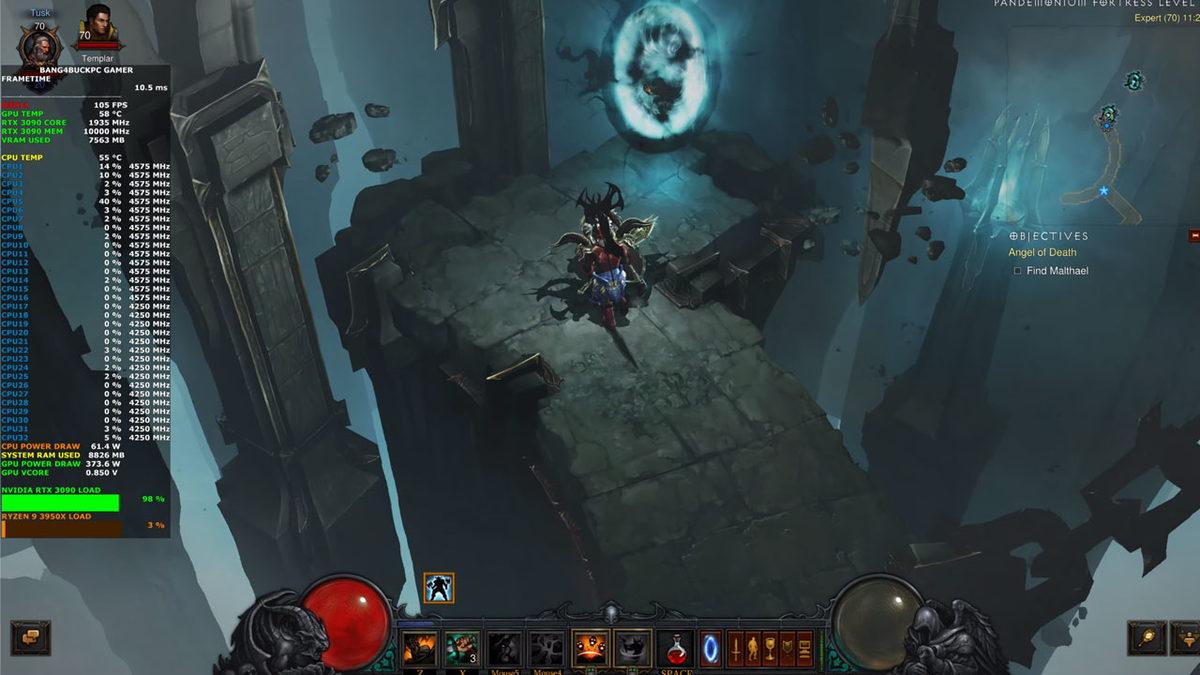
Task: Open the blue Town Portal
Action: click(x=710, y=649)
